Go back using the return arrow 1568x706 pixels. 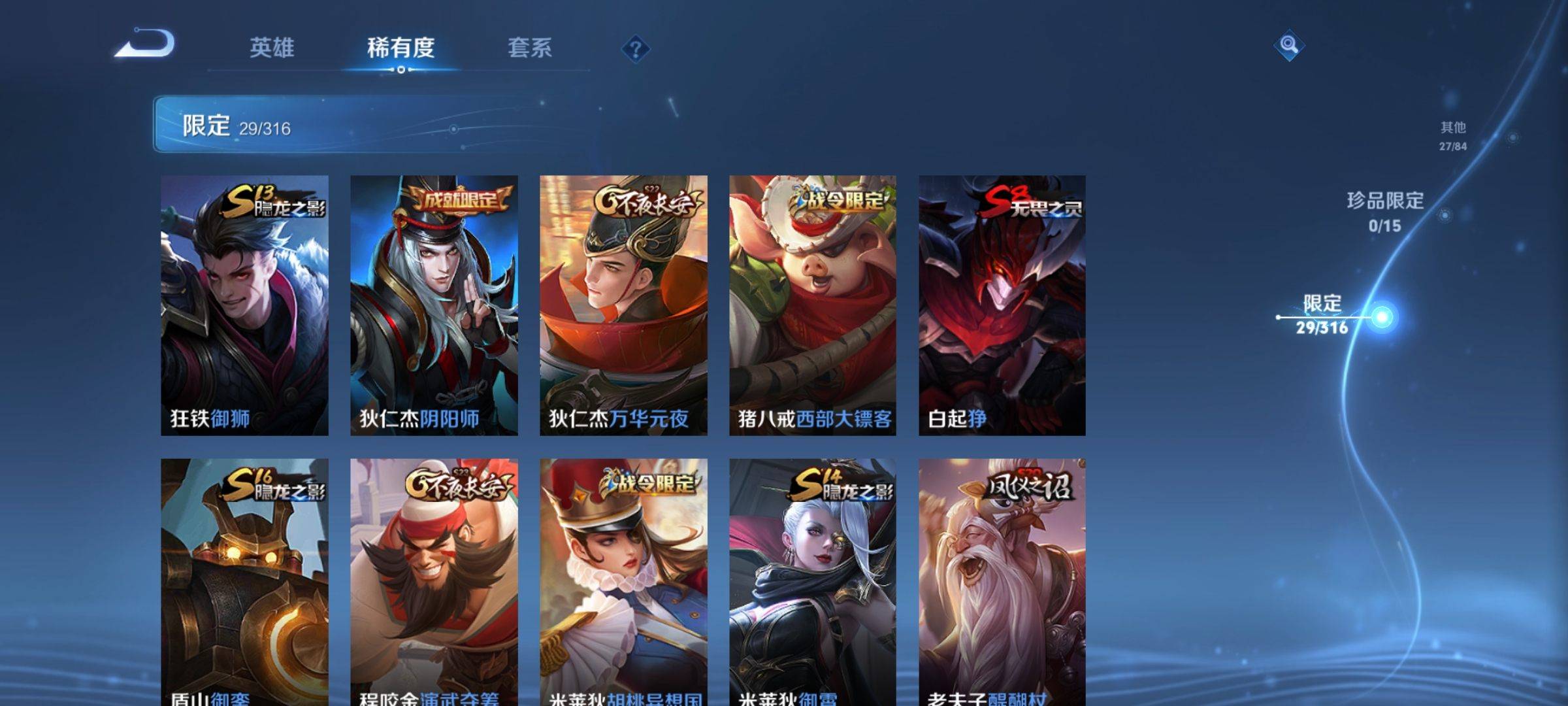[145, 44]
